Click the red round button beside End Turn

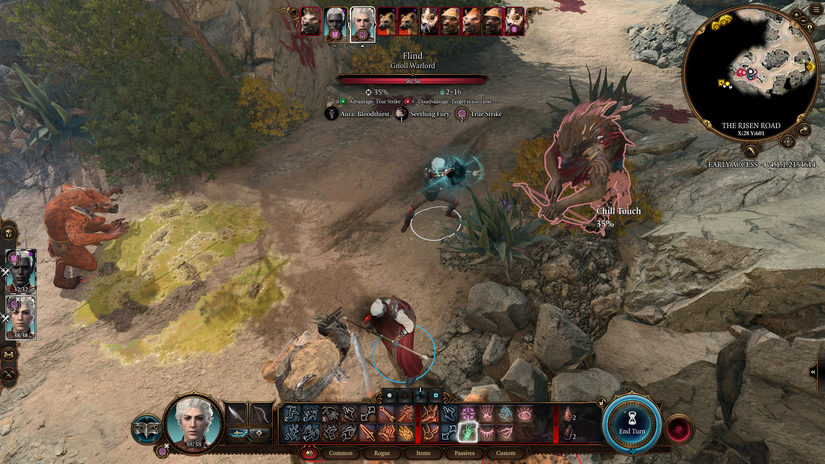click(x=679, y=427)
